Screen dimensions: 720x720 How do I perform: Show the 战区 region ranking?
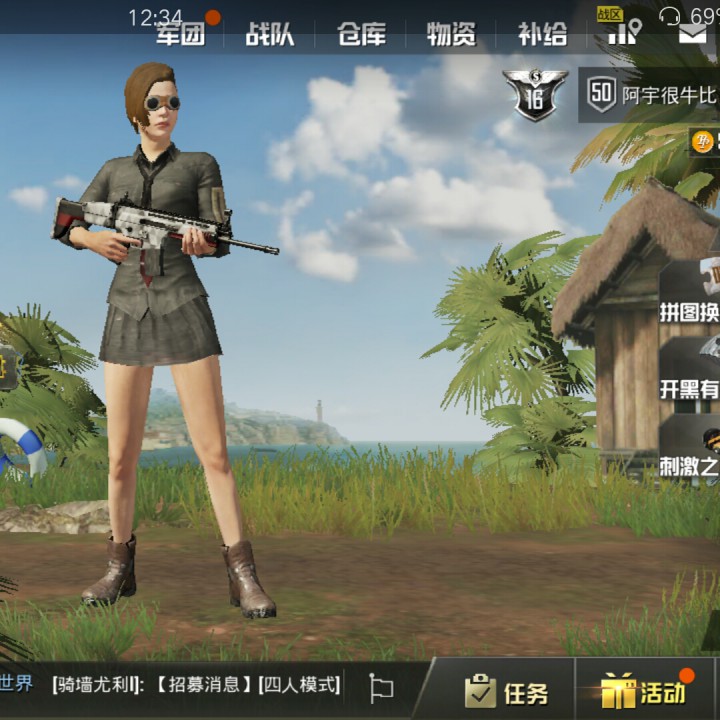(622, 28)
